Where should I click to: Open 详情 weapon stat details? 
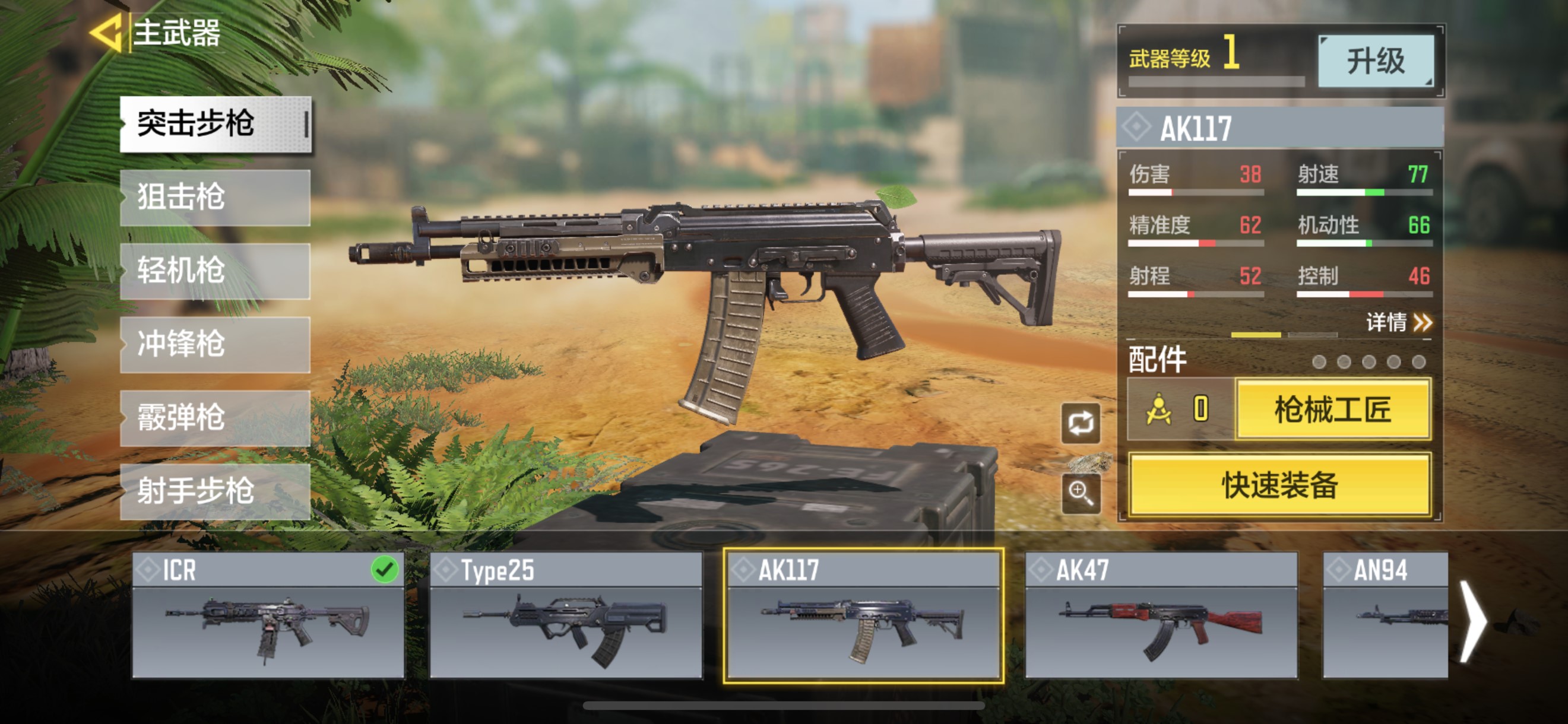[1398, 322]
